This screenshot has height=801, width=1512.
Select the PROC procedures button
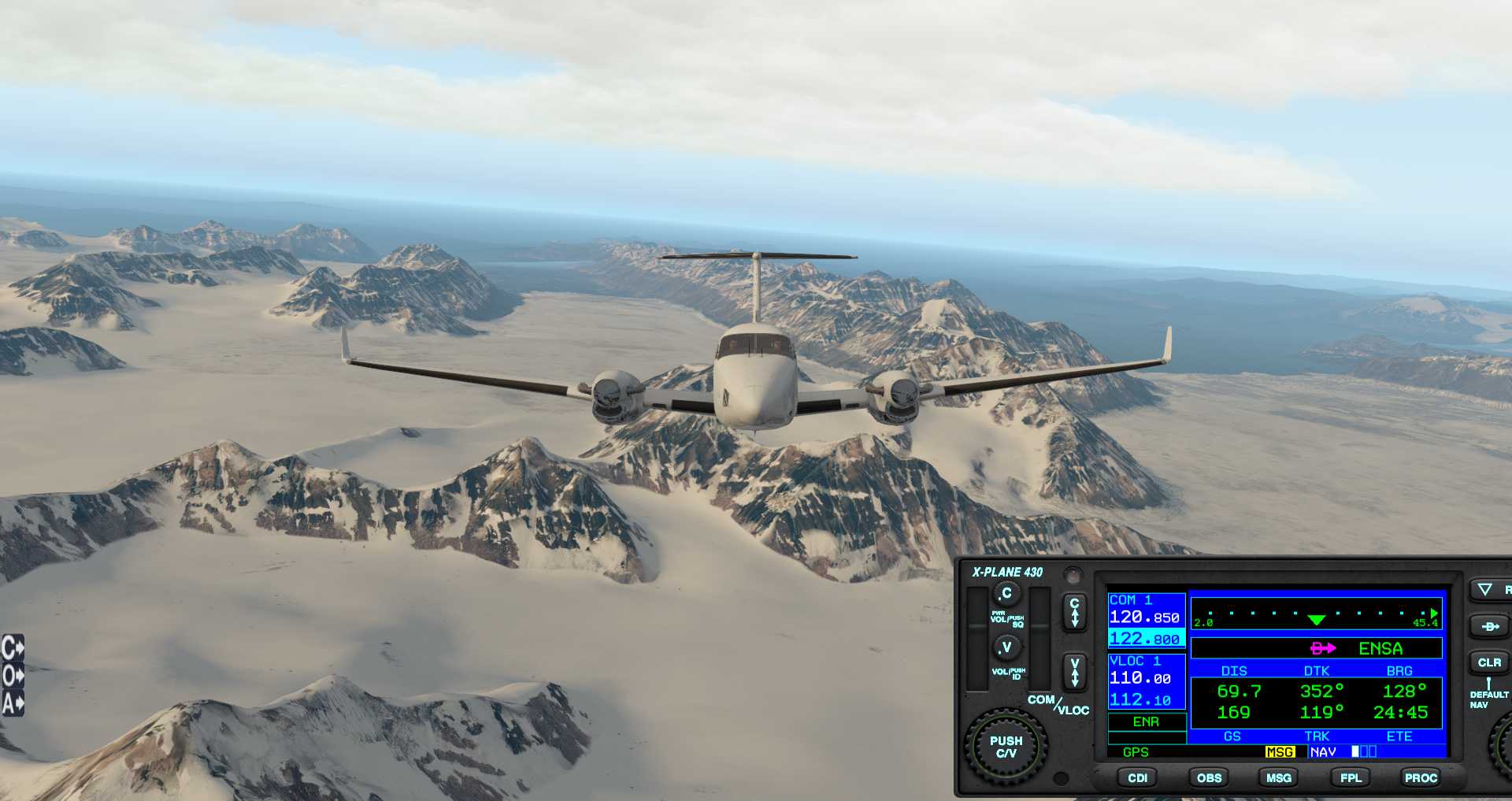(1421, 777)
